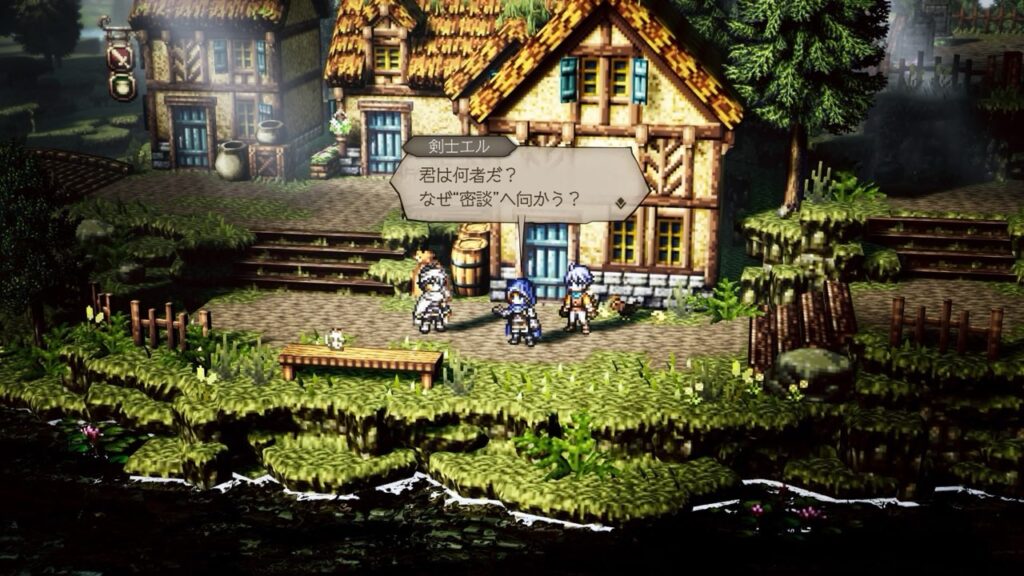1024x576 pixels.
Task: Select the green pouch icon on the hanging sign
Action: coord(121,86)
